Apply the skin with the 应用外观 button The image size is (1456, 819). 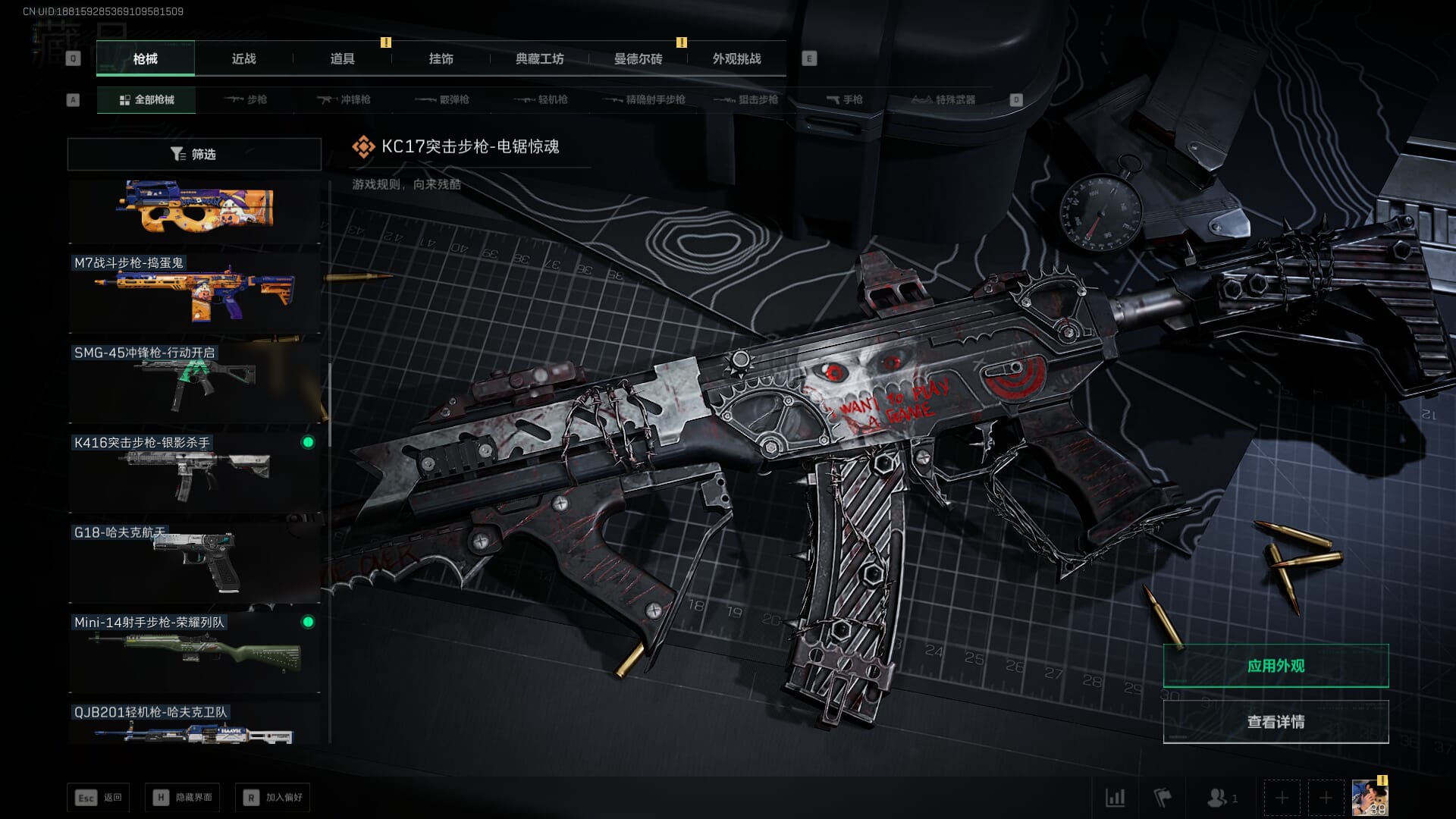point(1276,666)
